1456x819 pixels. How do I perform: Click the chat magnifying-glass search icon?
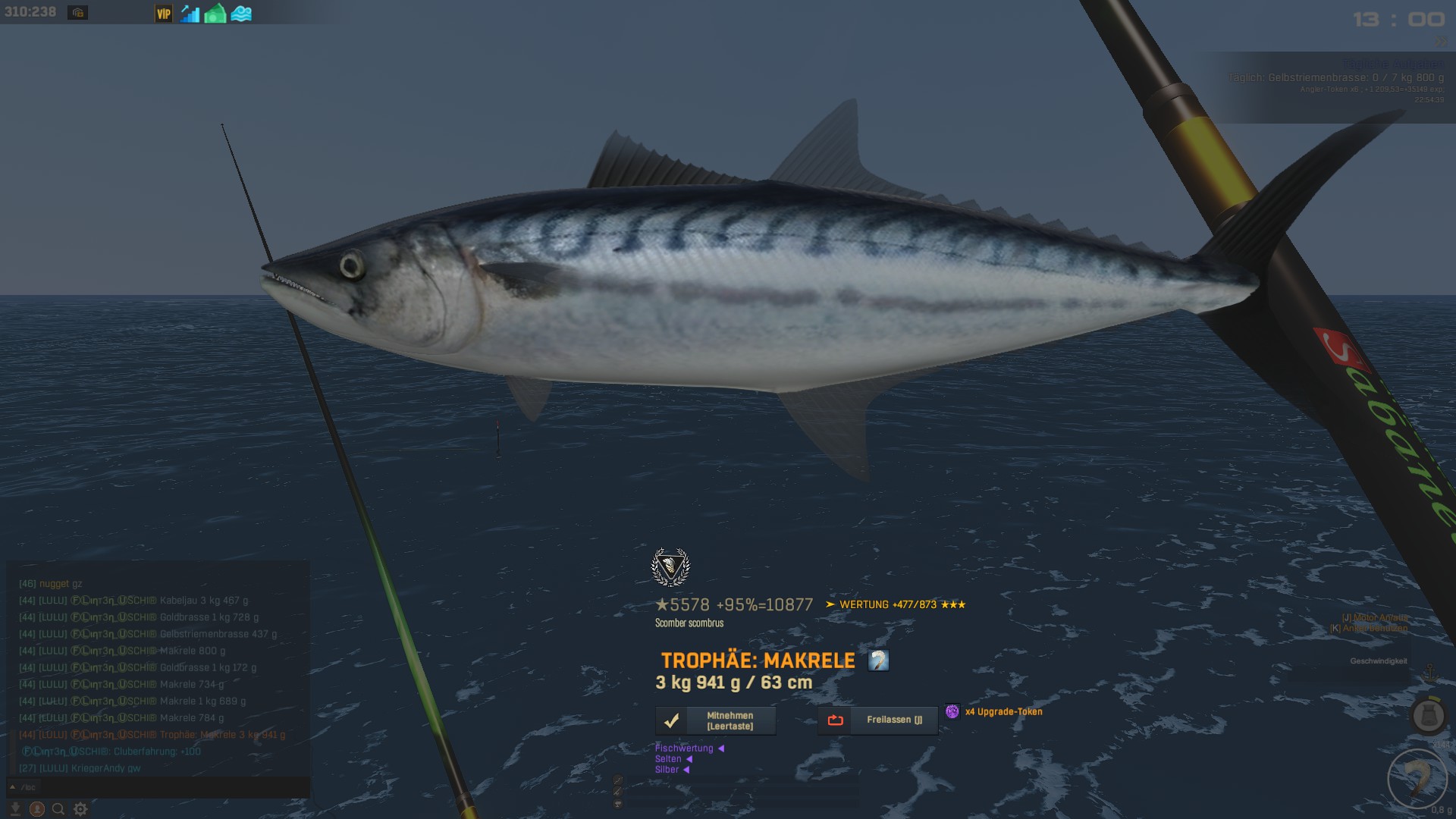[58, 809]
